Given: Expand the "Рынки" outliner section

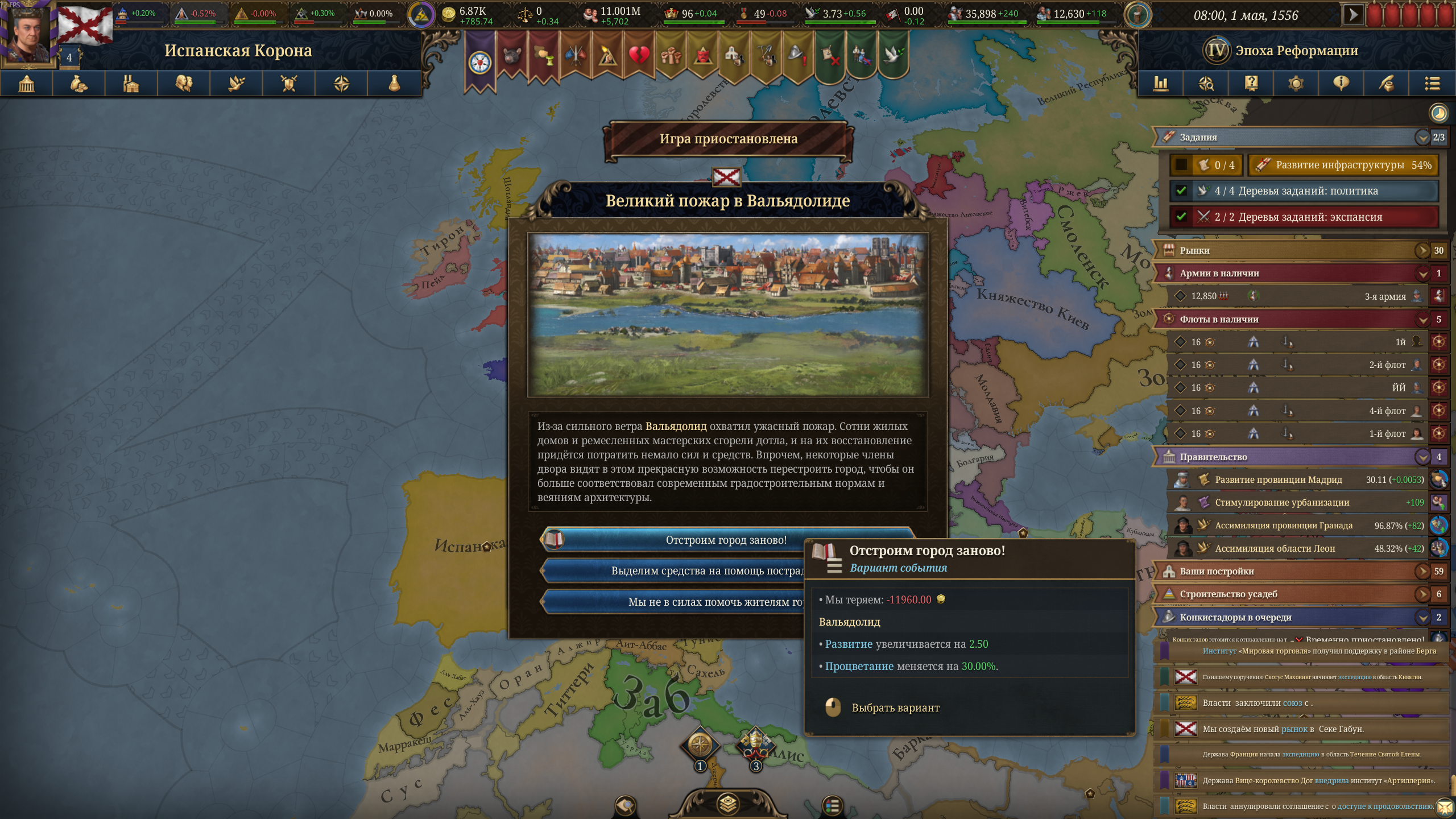Looking at the screenshot, I should 1422,250.
